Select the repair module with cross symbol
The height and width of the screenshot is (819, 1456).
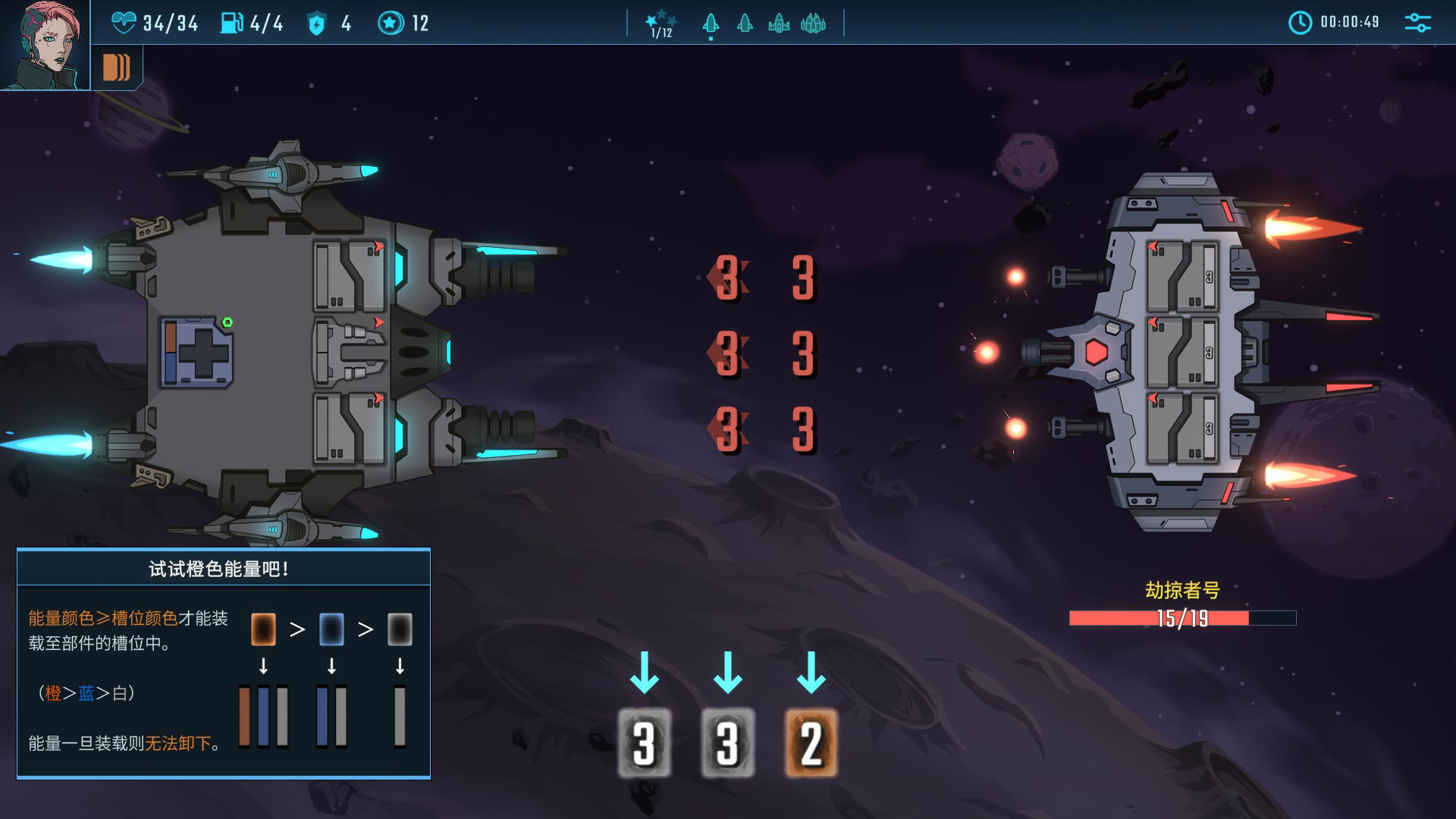pos(196,353)
